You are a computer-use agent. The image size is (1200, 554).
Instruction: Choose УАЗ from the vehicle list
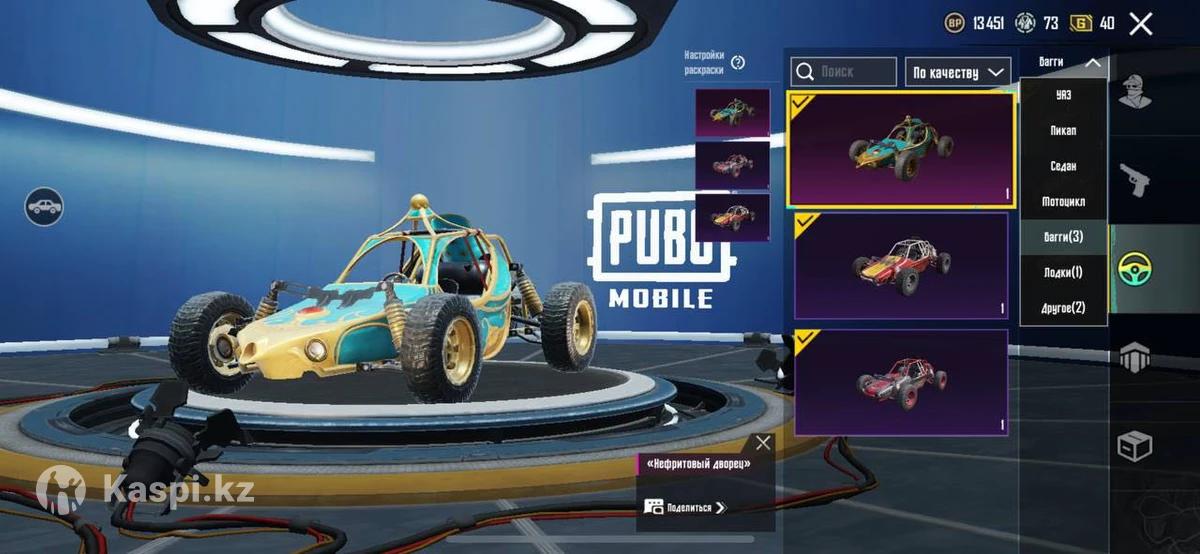1063,95
